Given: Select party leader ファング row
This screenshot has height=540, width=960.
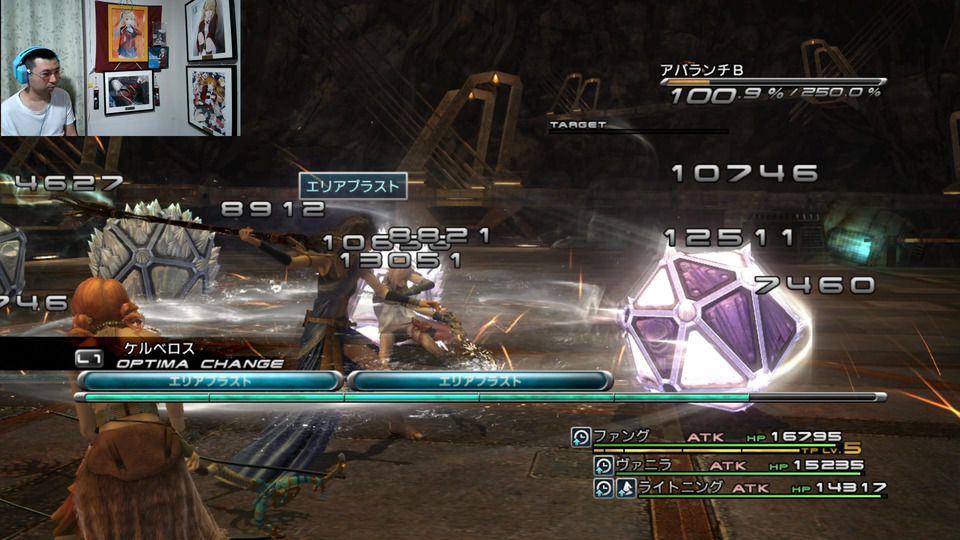Looking at the screenshot, I should 716,437.
